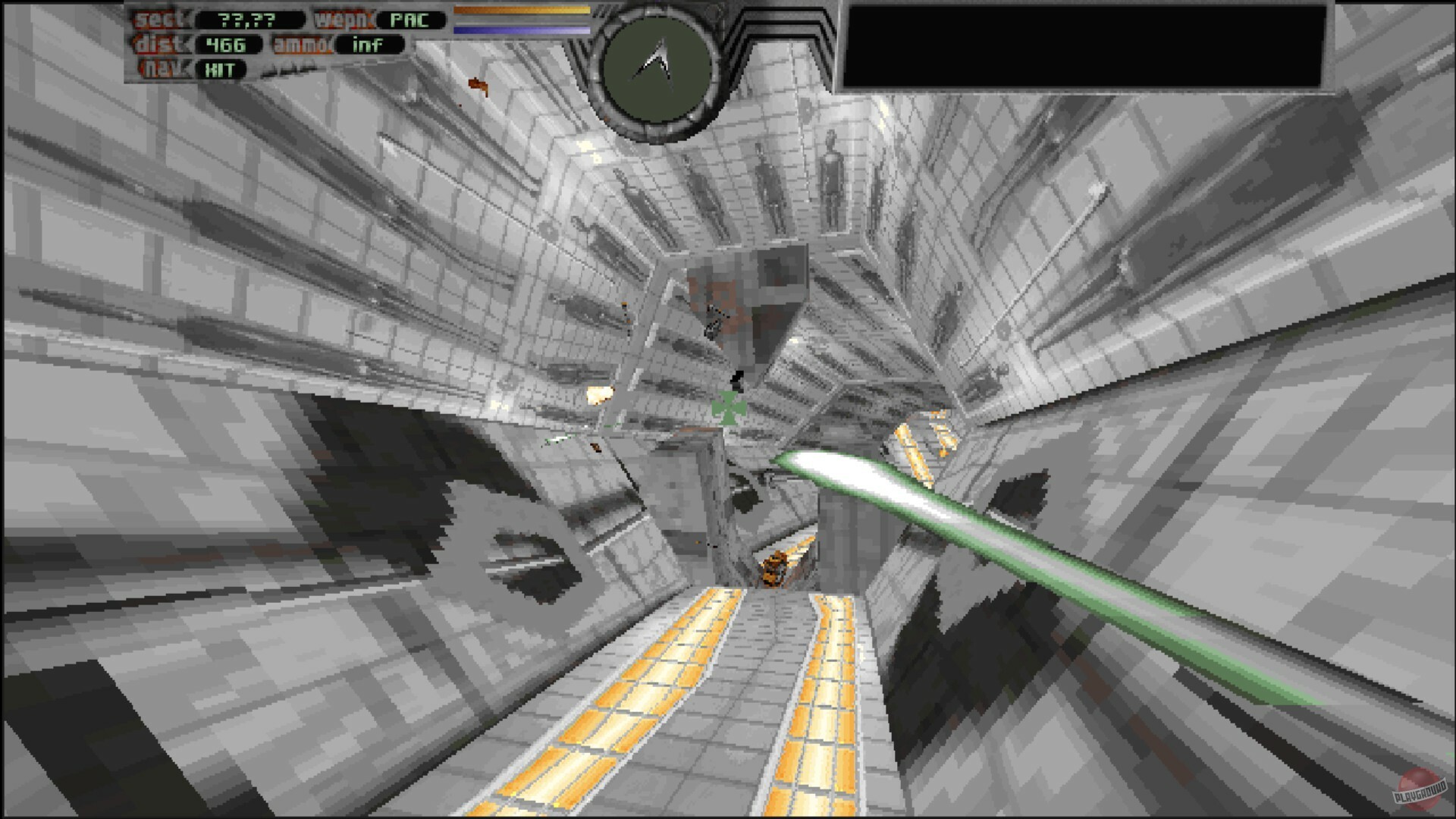
Task: Click the yellow shield status bar
Action: pyautogui.click(x=521, y=11)
